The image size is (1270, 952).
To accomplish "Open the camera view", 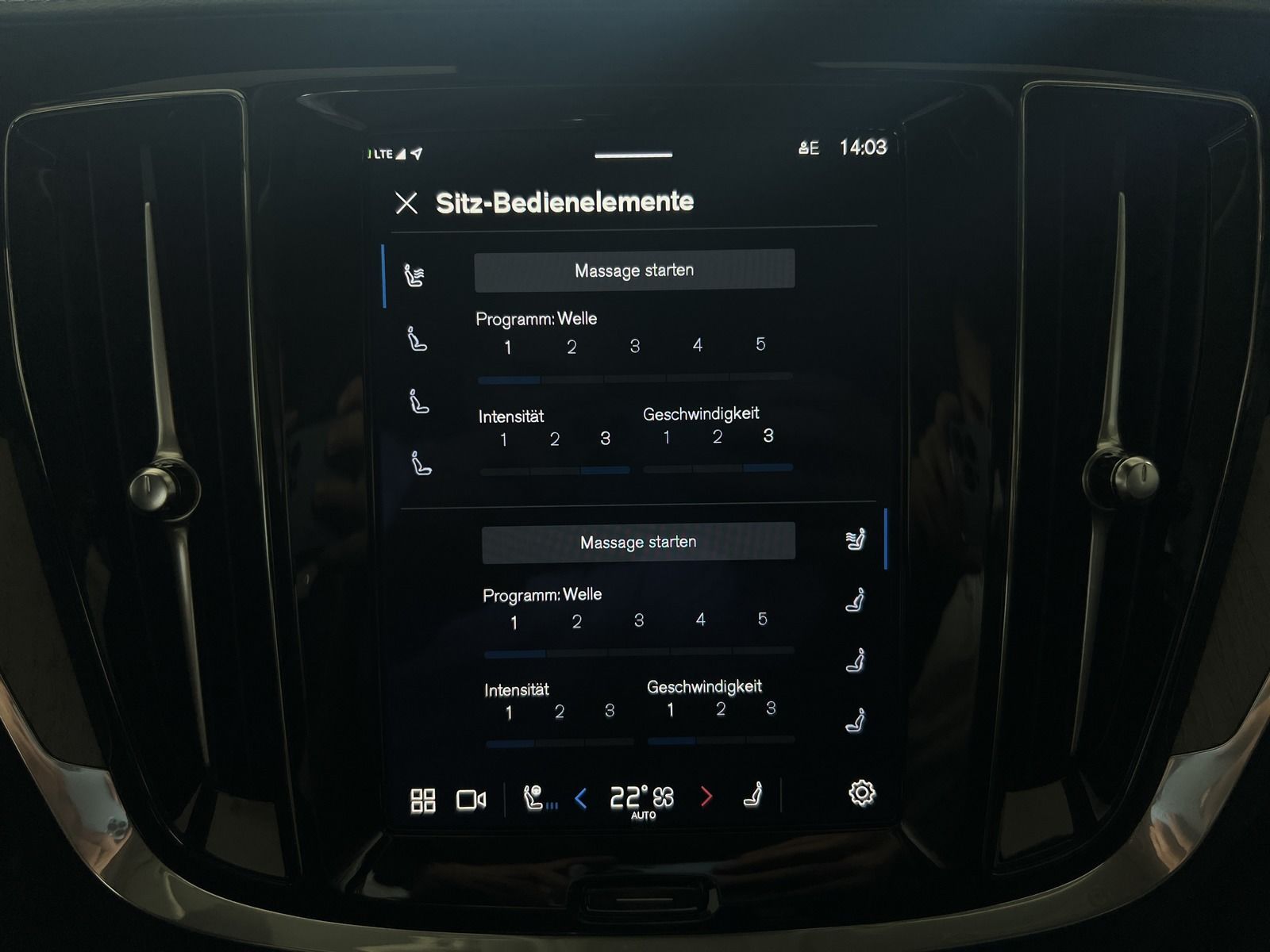I will tap(471, 800).
